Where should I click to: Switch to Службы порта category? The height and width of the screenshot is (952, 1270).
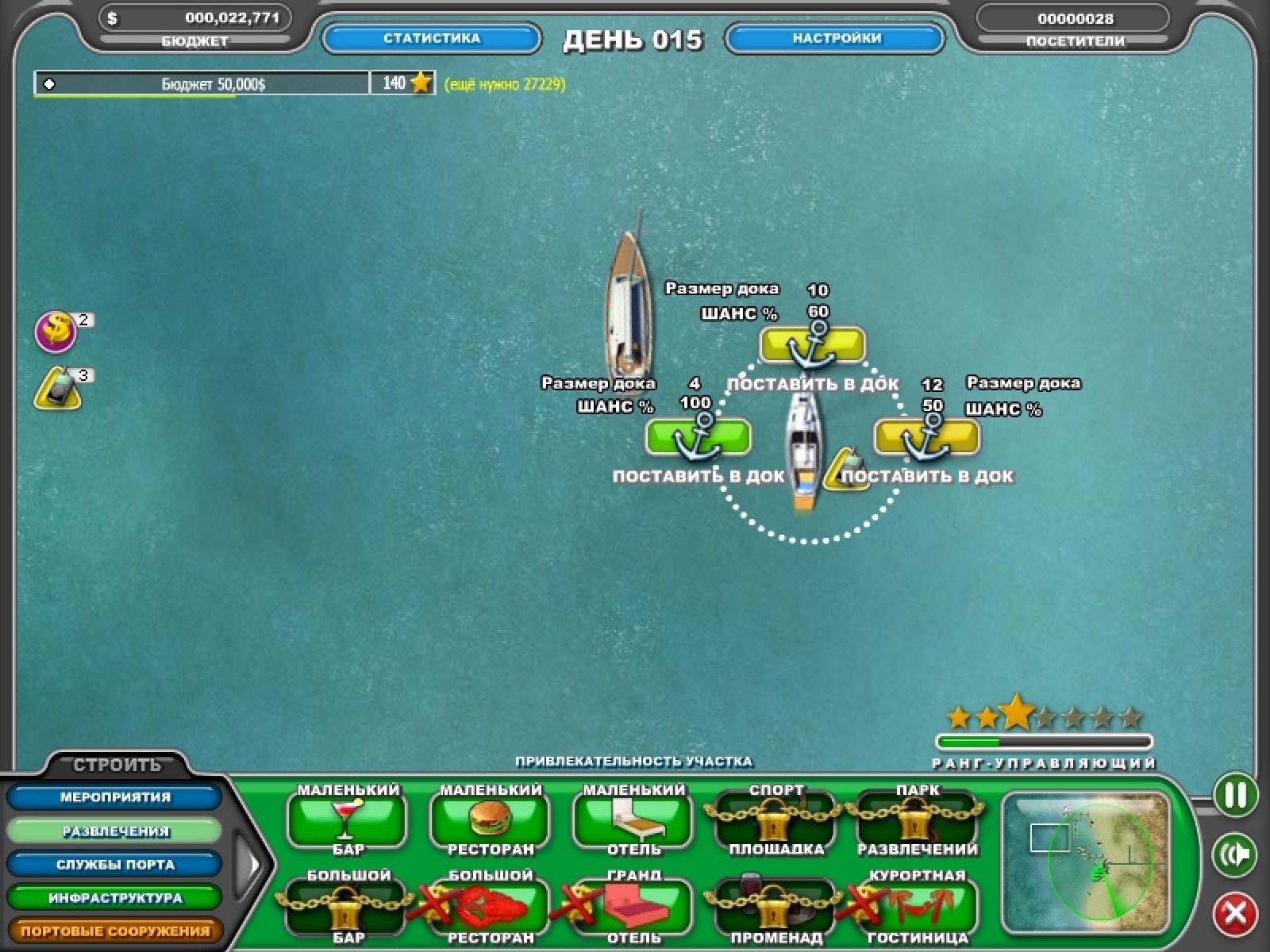(x=115, y=865)
